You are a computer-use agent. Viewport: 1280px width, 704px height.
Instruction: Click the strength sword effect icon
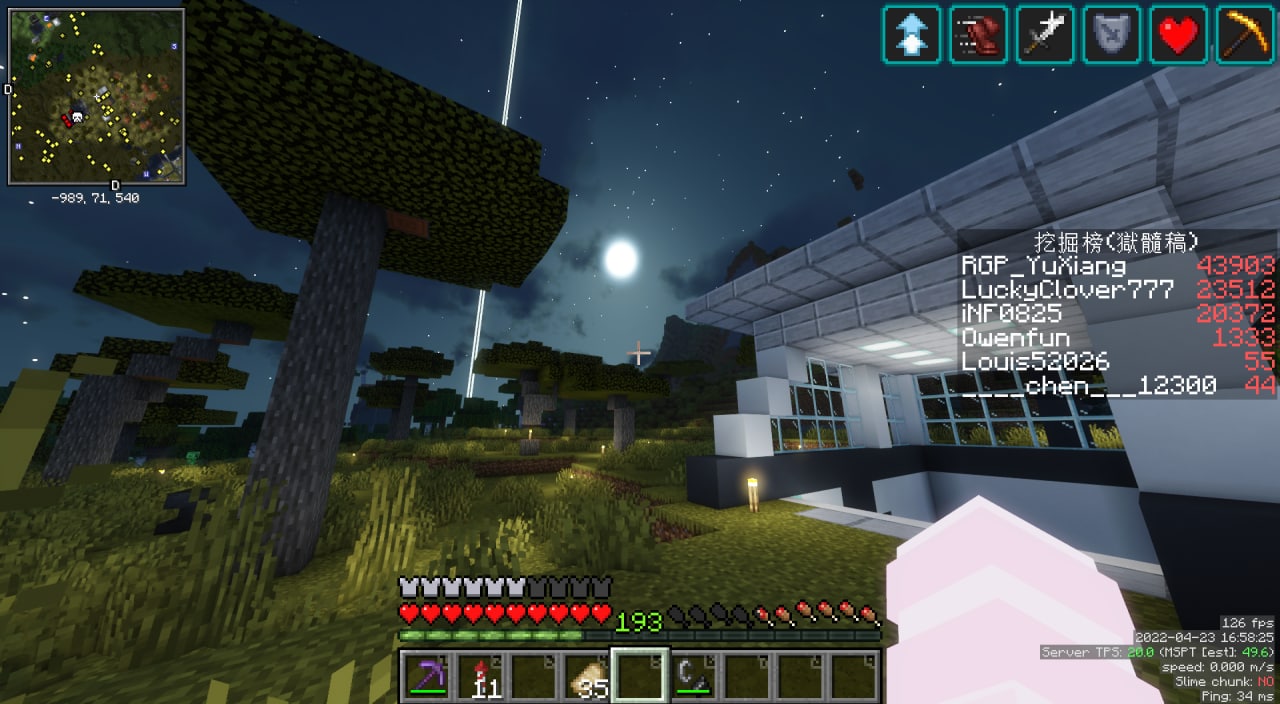coord(1045,35)
